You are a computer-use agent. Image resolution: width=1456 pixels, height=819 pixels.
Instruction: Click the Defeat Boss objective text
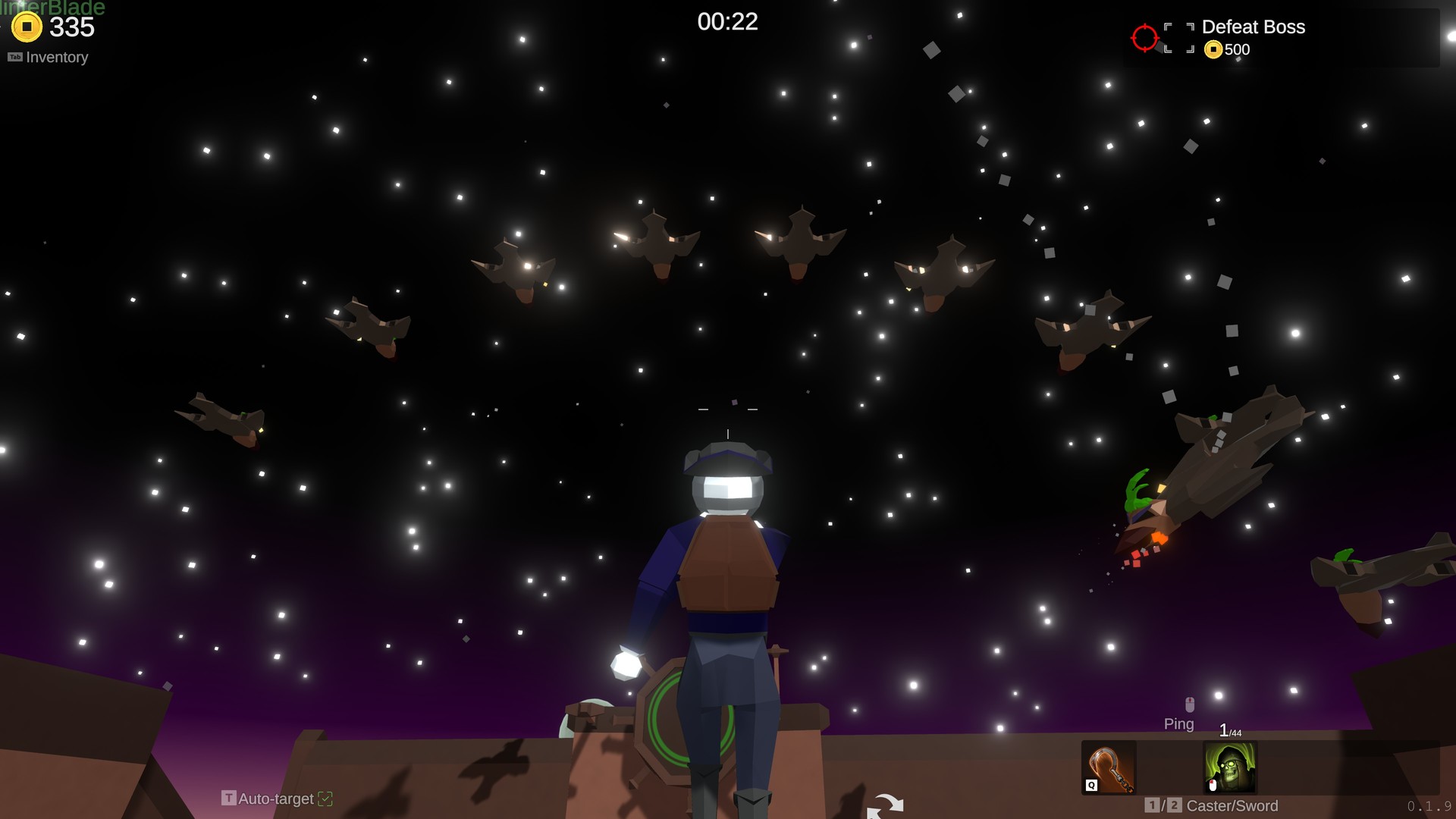[x=1254, y=27]
